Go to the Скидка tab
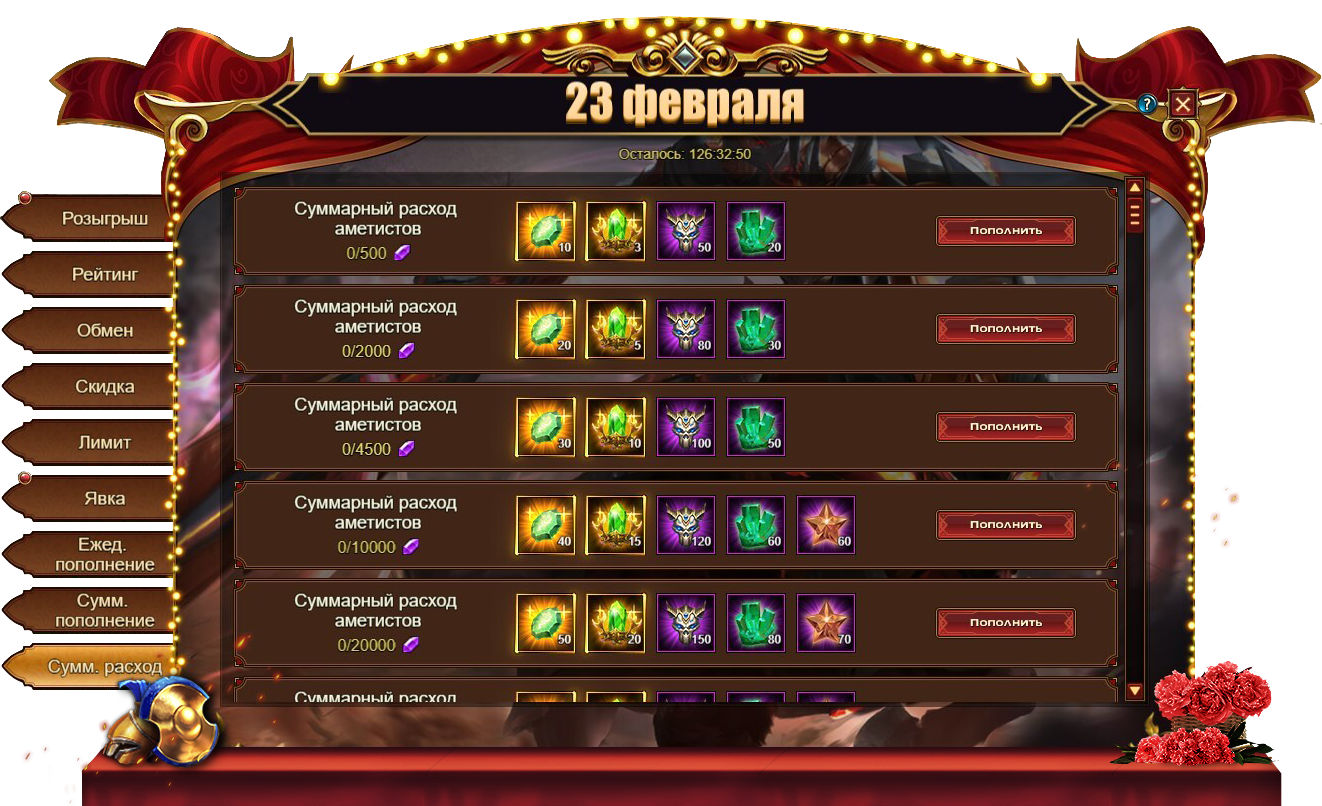Viewport: 1322px width, 806px height. [x=104, y=386]
